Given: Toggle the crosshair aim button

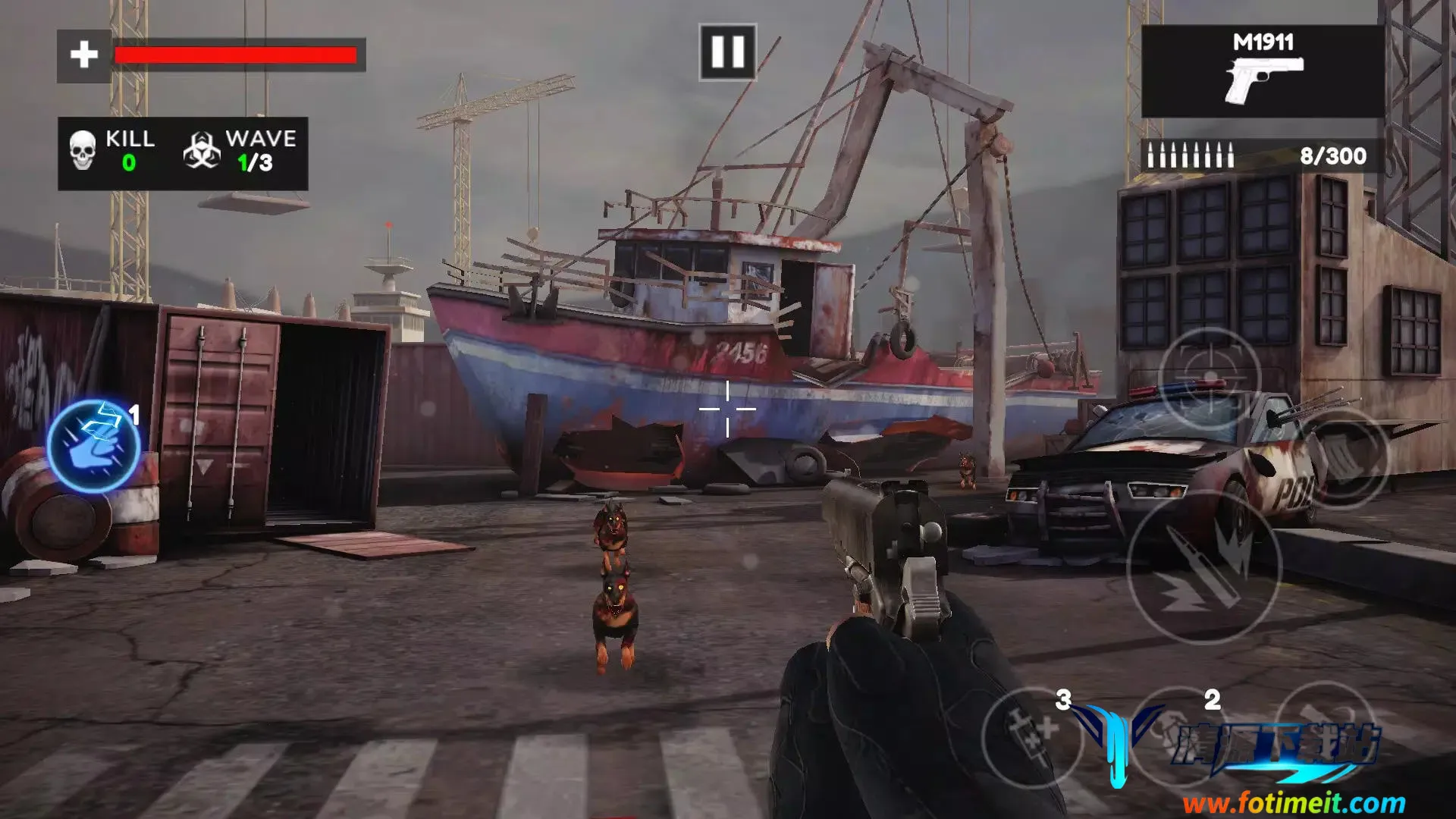Looking at the screenshot, I should click(1210, 378).
